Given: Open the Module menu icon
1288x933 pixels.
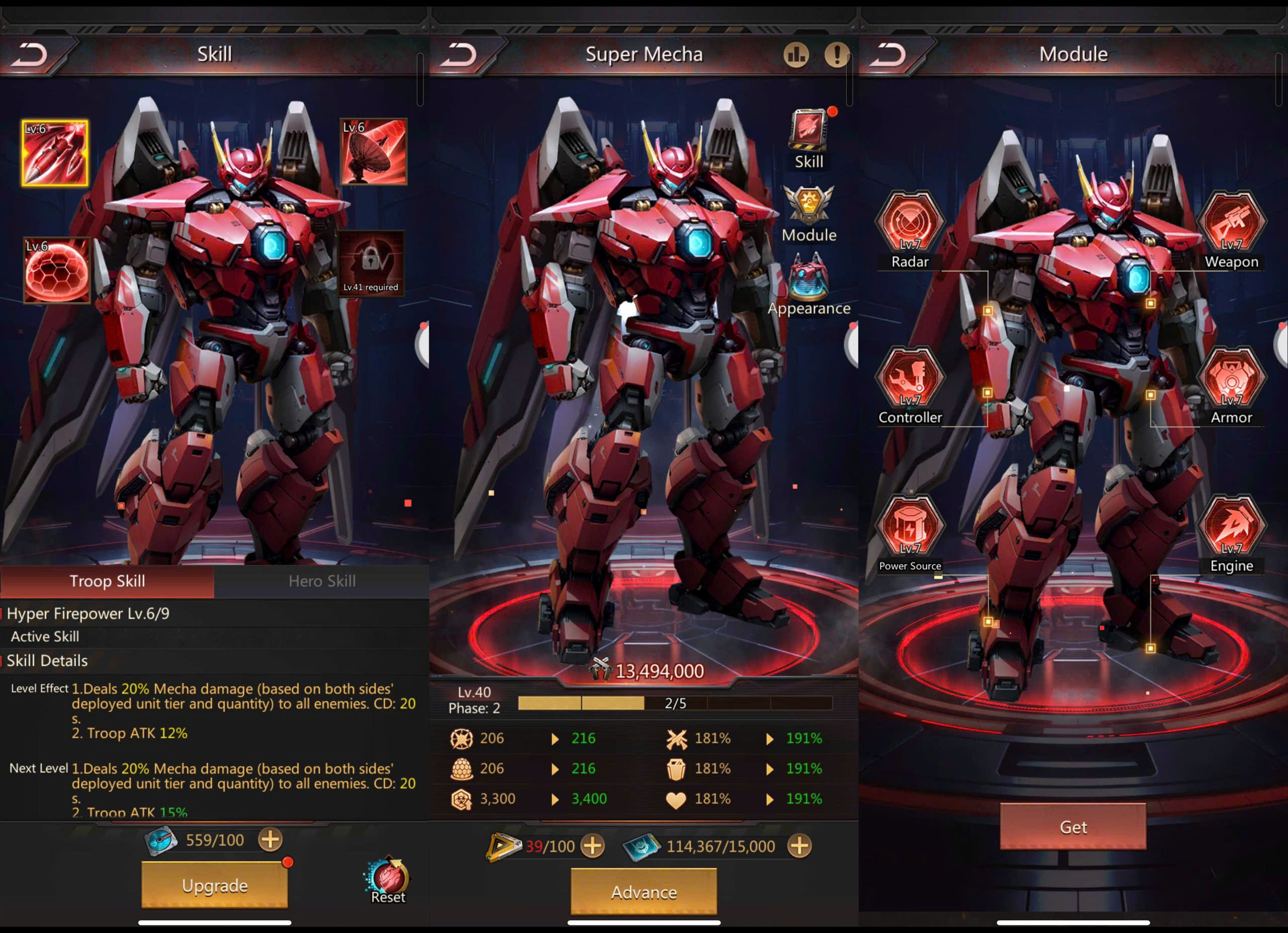Looking at the screenshot, I should pyautogui.click(x=809, y=212).
